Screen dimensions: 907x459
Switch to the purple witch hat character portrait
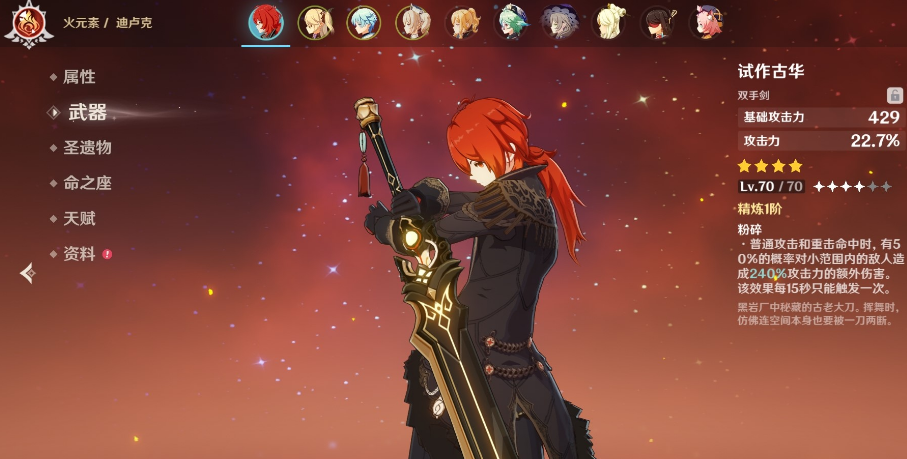(x=560, y=22)
